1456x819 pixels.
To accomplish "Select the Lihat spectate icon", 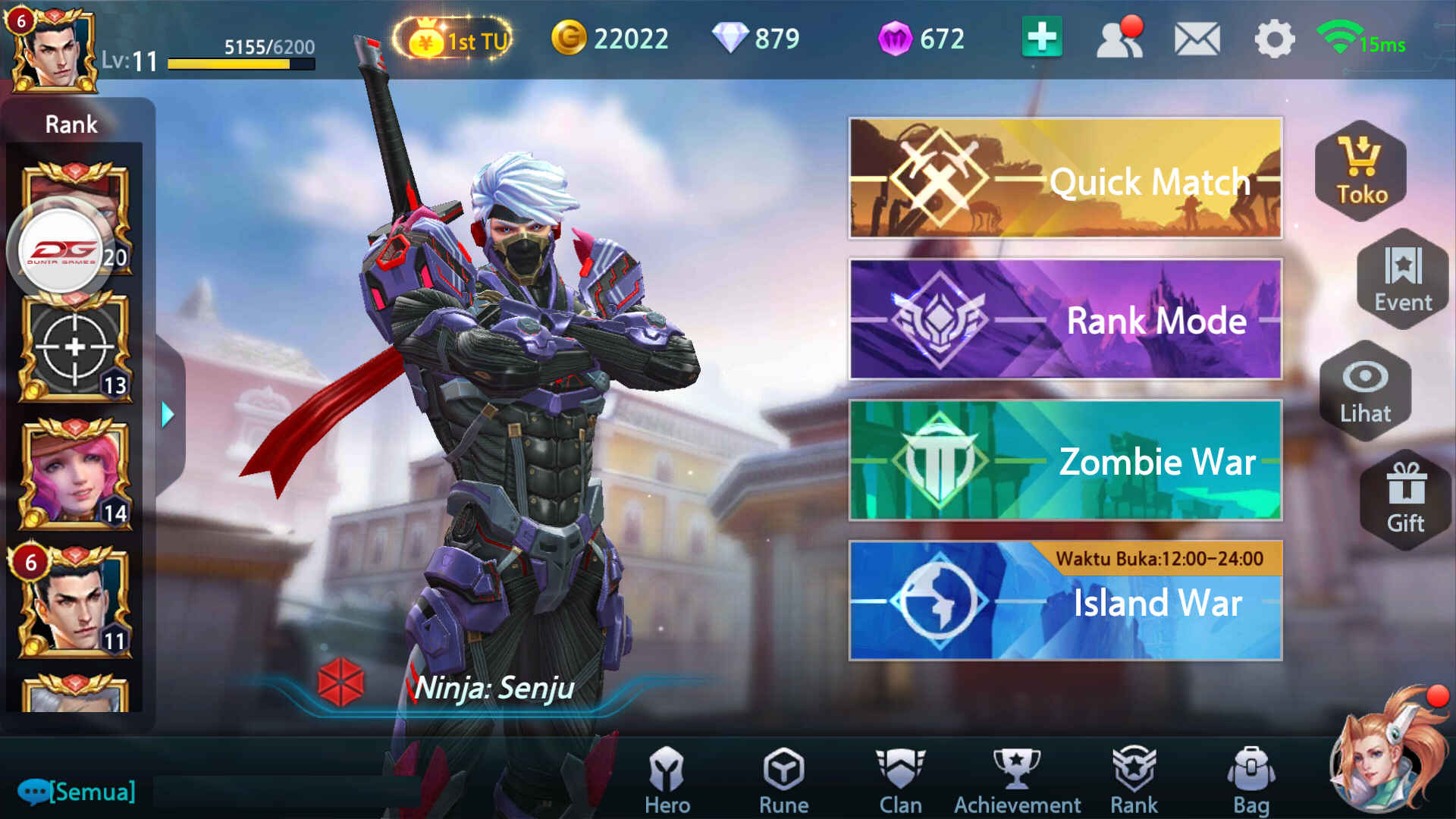I will (1365, 391).
